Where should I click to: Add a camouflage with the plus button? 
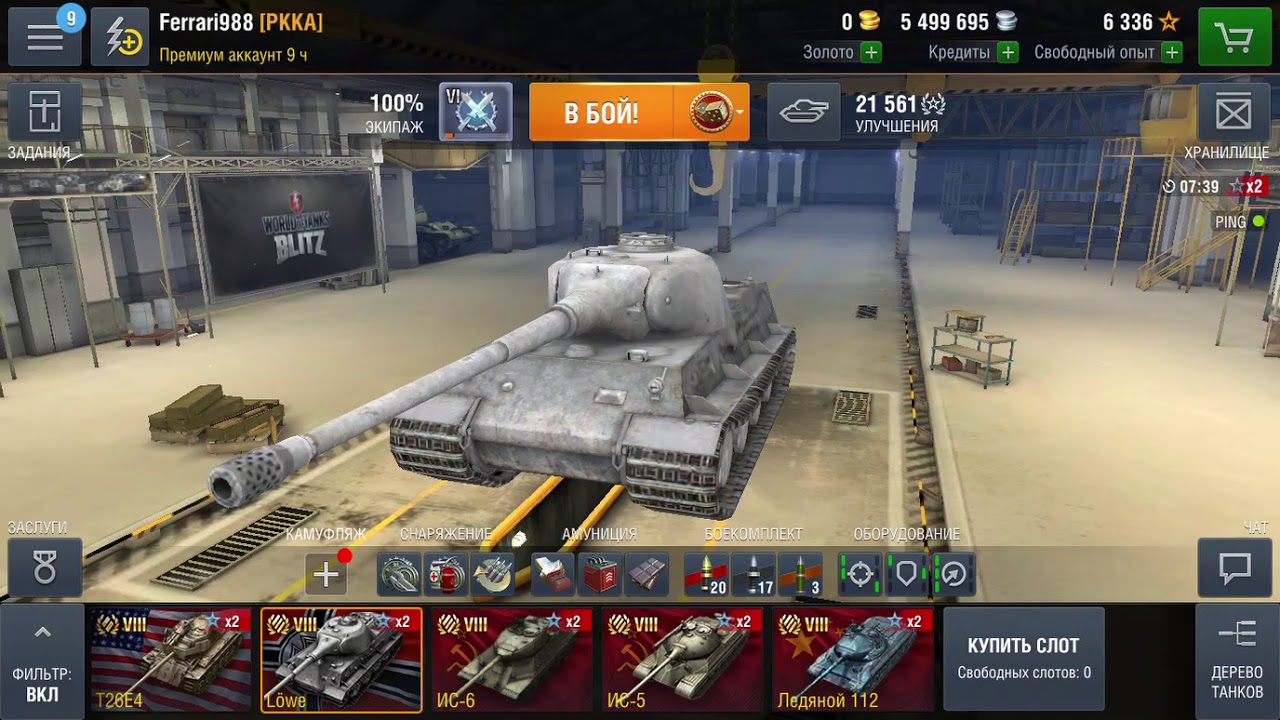[x=326, y=575]
